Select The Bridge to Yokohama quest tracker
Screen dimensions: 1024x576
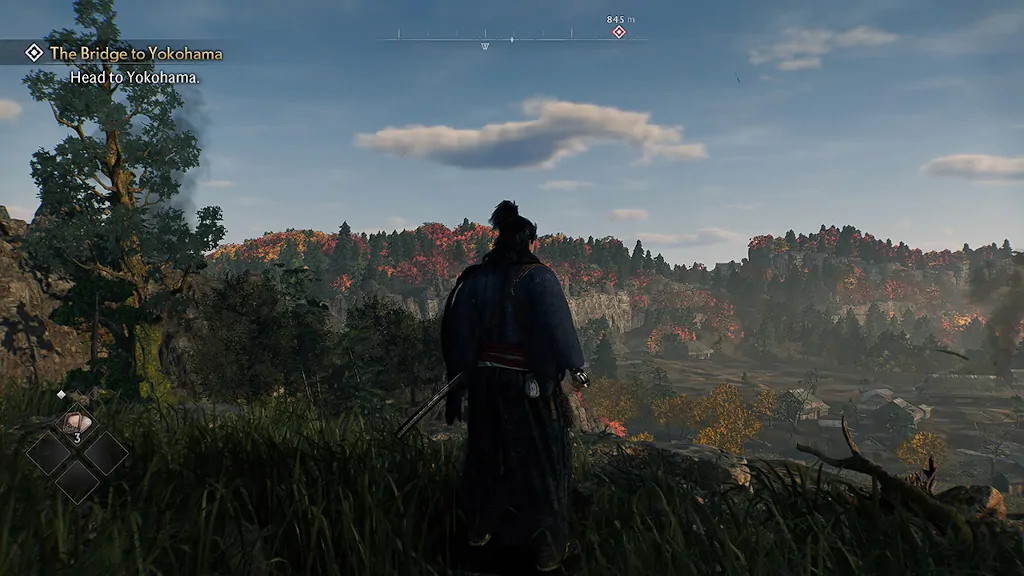pos(135,53)
